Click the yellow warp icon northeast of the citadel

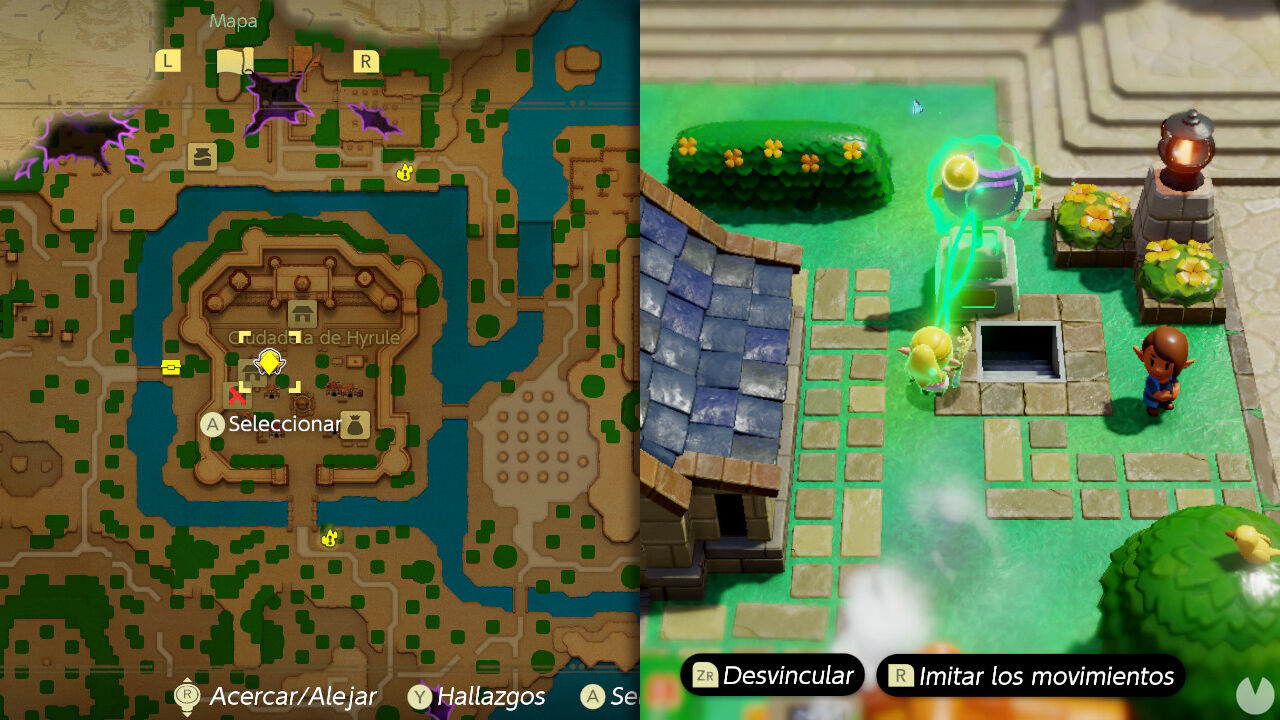[405, 172]
